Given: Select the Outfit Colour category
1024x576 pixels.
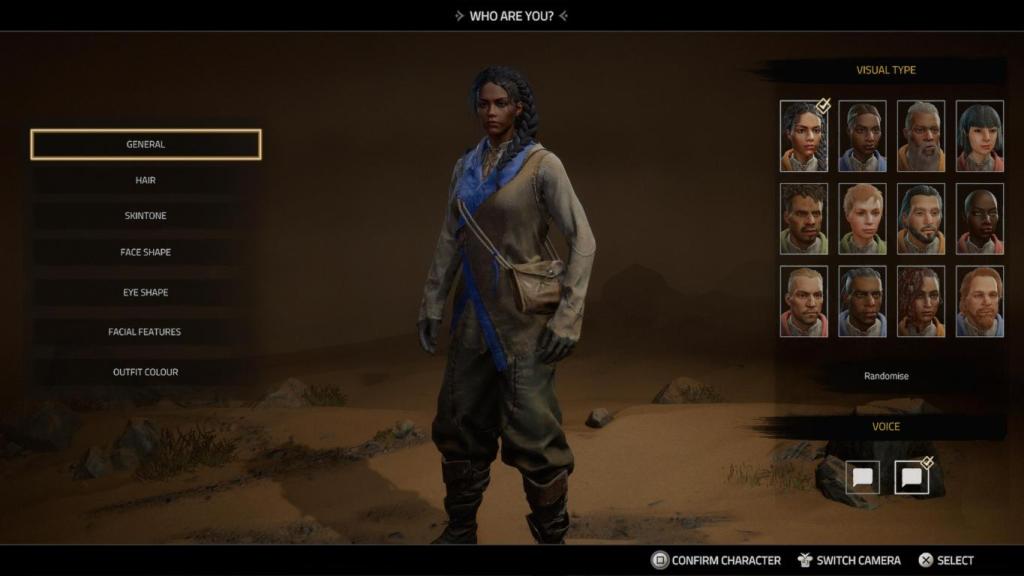Looking at the screenshot, I should pos(146,372).
